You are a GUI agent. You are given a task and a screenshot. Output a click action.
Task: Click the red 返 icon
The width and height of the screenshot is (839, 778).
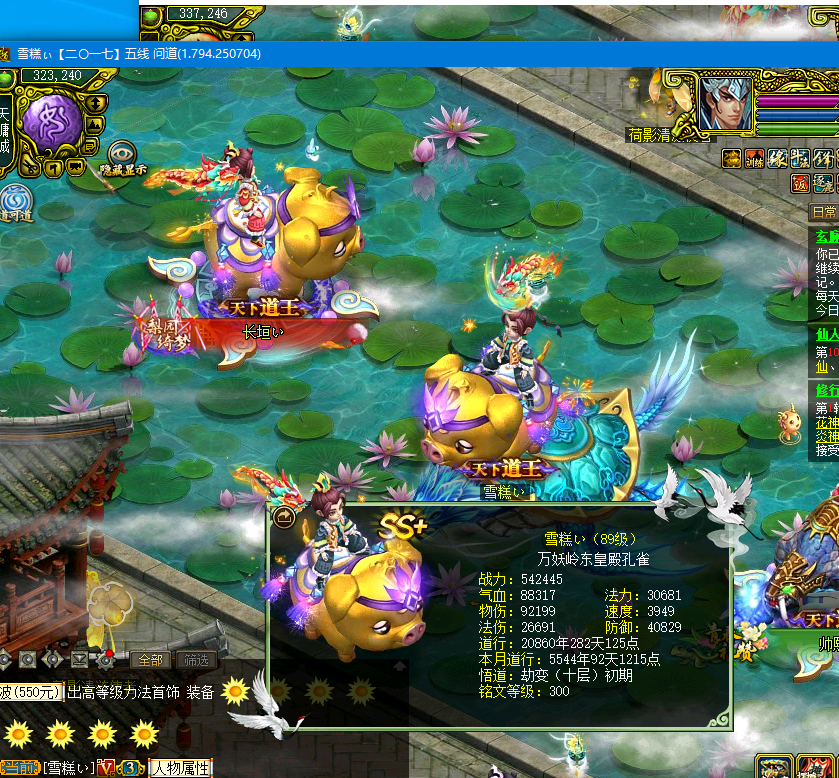tap(800, 183)
